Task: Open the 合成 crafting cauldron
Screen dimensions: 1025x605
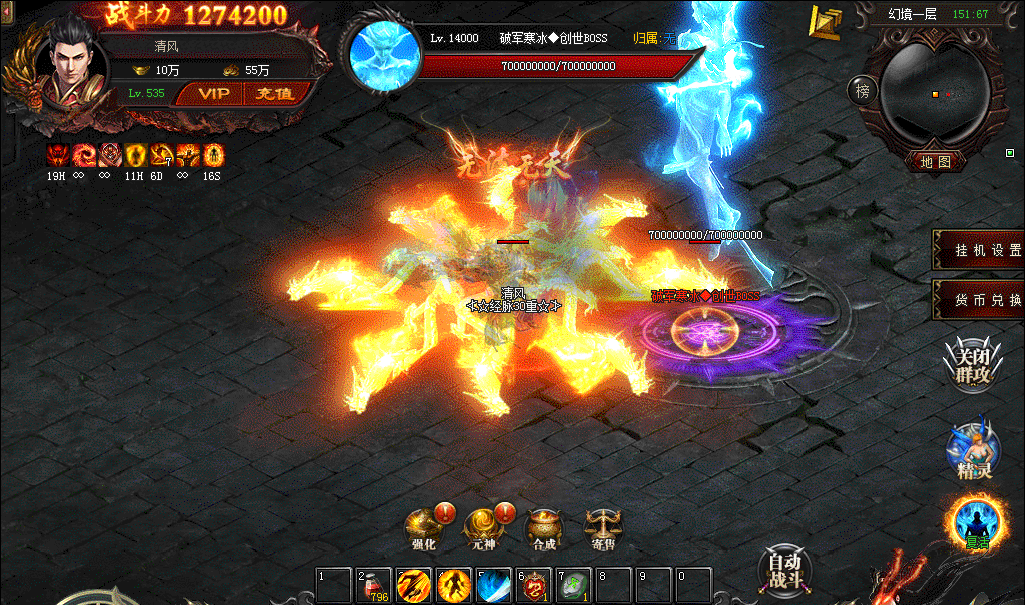Action: [544, 527]
